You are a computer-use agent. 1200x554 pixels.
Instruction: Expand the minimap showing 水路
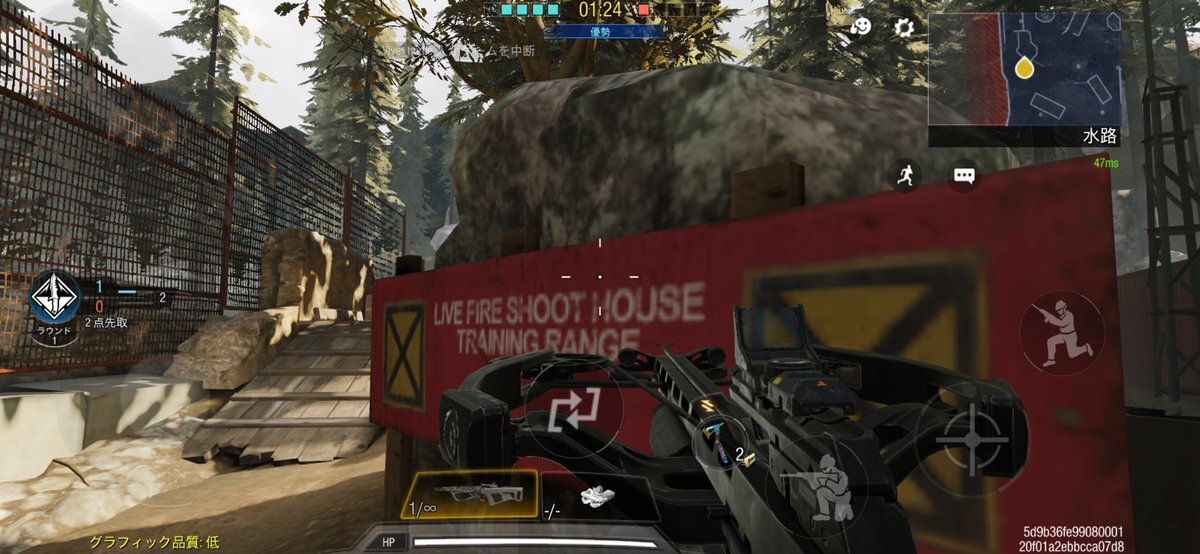pyautogui.click(x=1024, y=69)
